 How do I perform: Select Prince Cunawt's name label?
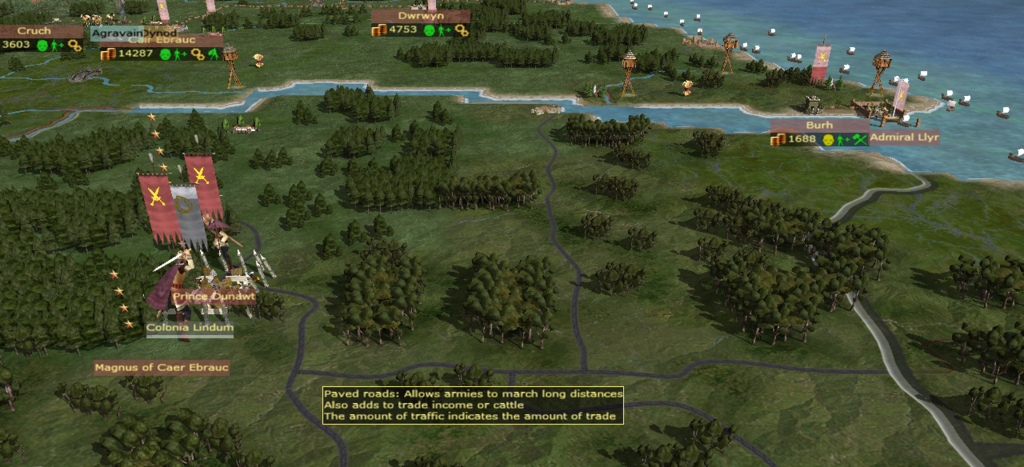(x=212, y=297)
